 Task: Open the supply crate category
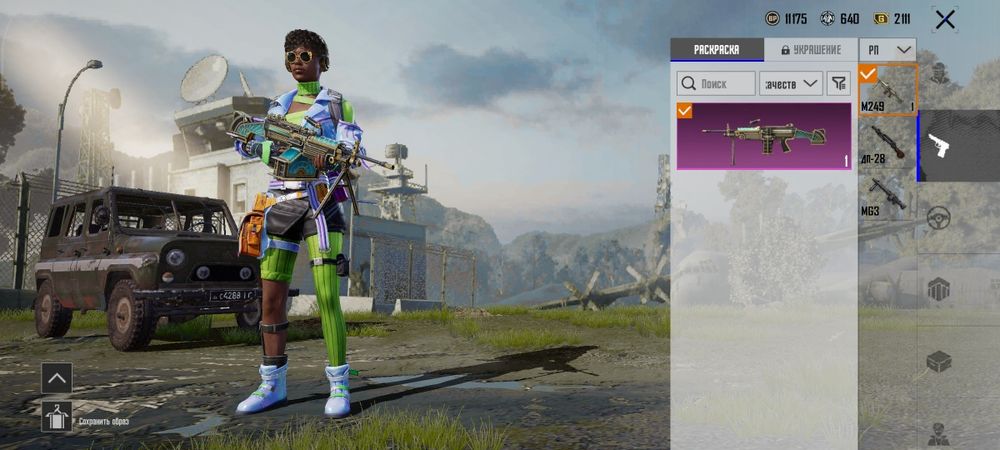[x=938, y=362]
